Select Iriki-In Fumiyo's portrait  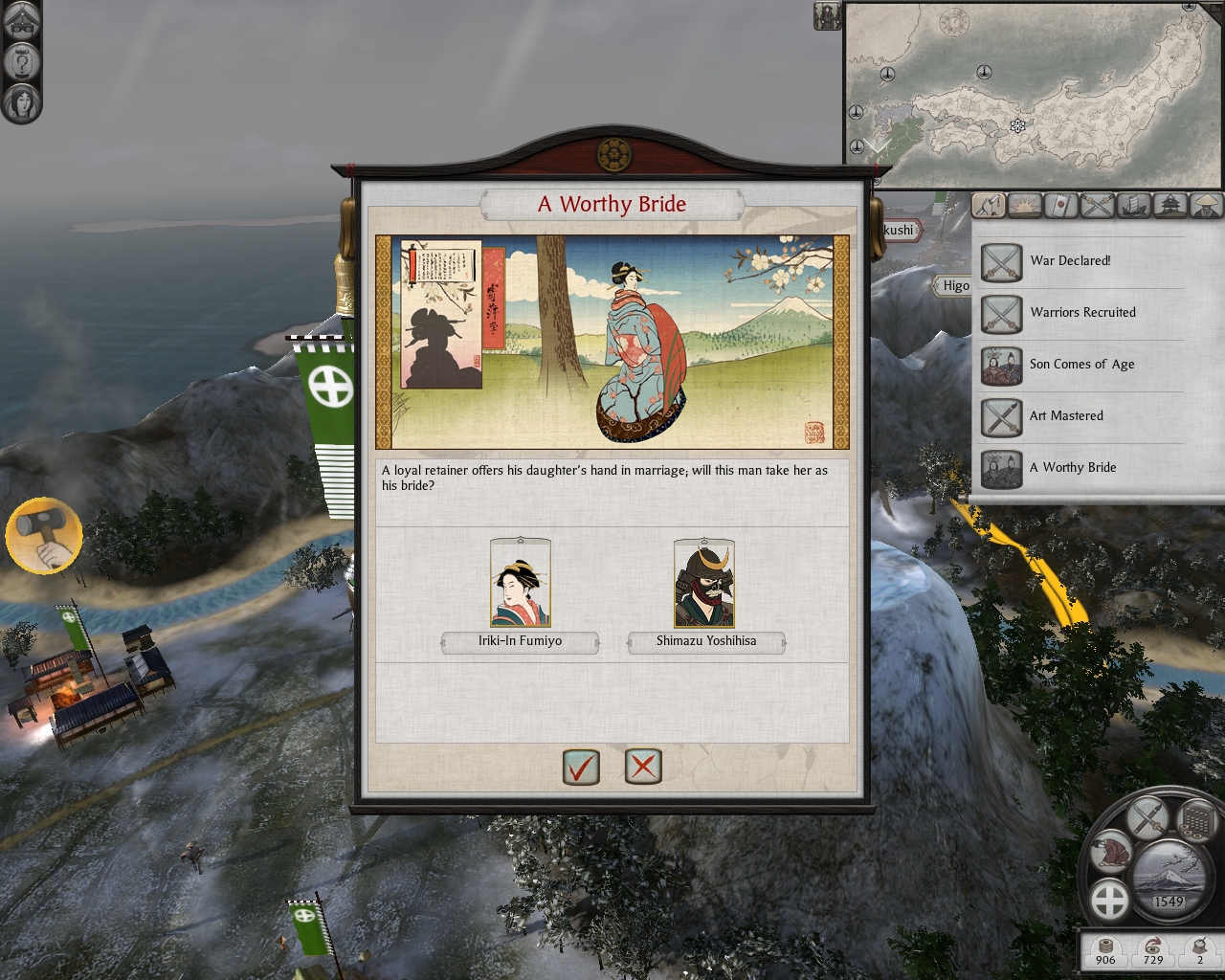tap(520, 584)
